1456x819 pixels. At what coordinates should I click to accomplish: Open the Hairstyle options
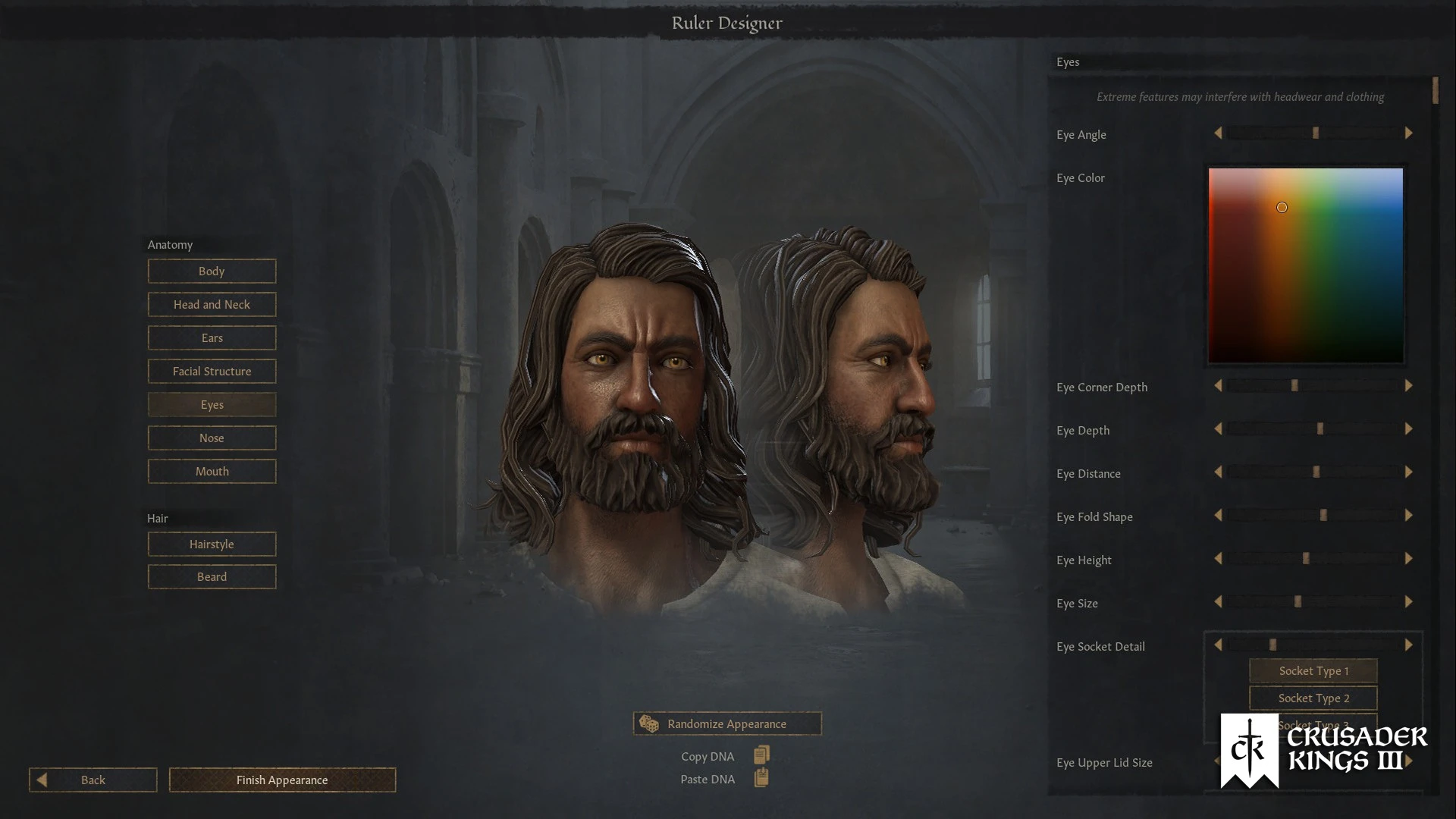[x=212, y=544]
